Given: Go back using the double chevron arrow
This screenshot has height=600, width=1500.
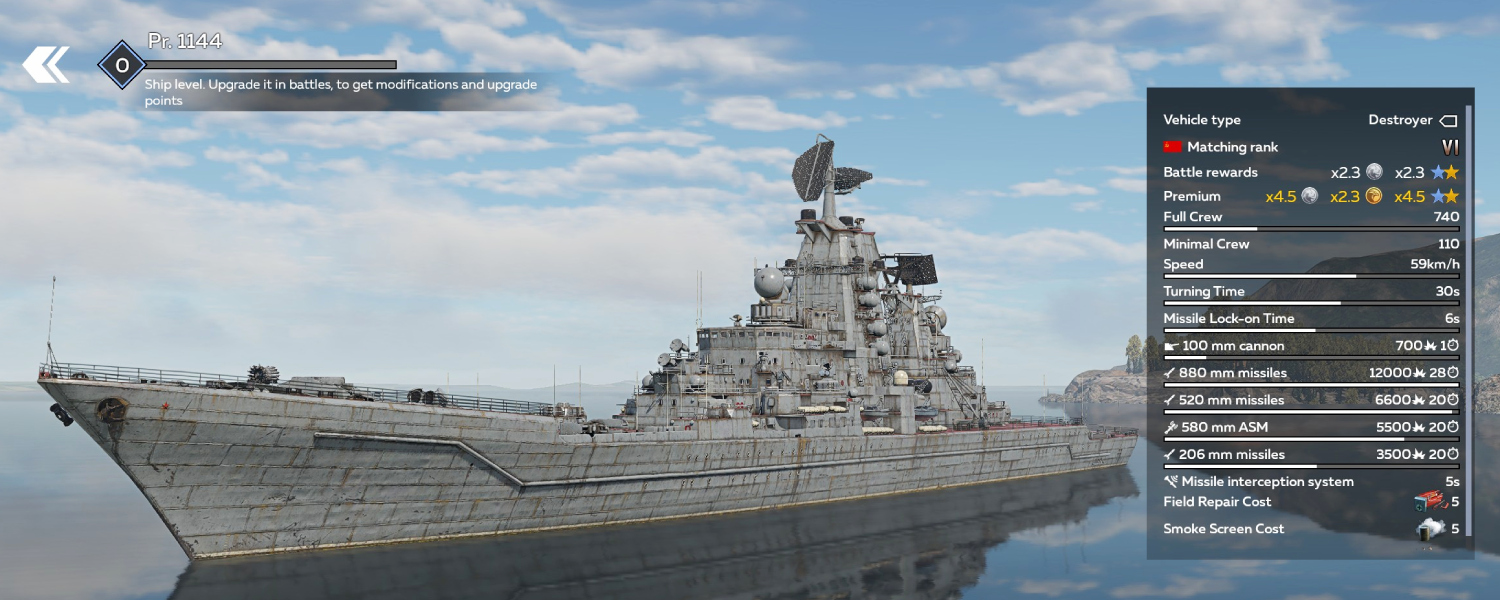Looking at the screenshot, I should tap(46, 65).
